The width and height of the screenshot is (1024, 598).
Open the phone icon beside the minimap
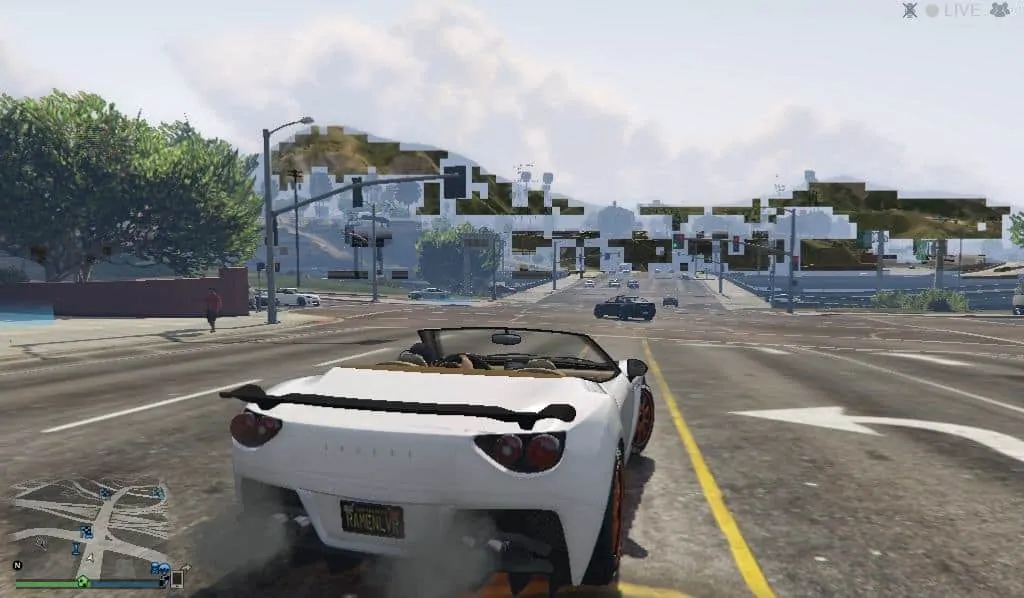[177, 578]
